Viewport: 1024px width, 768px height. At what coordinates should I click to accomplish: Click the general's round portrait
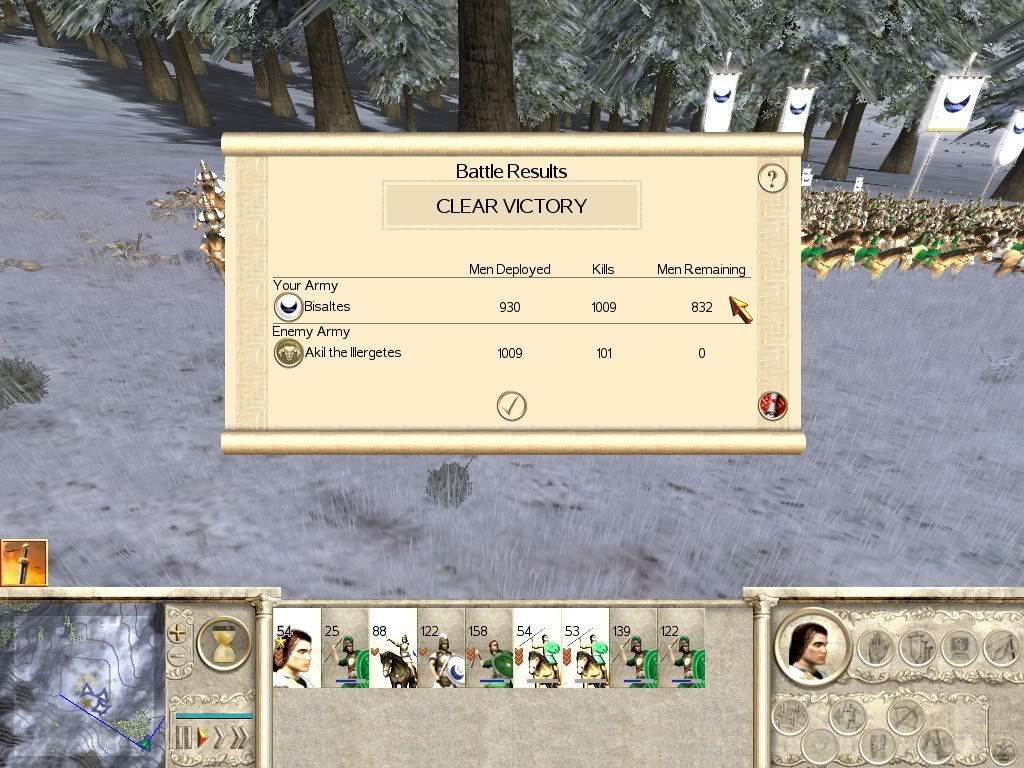(x=811, y=647)
